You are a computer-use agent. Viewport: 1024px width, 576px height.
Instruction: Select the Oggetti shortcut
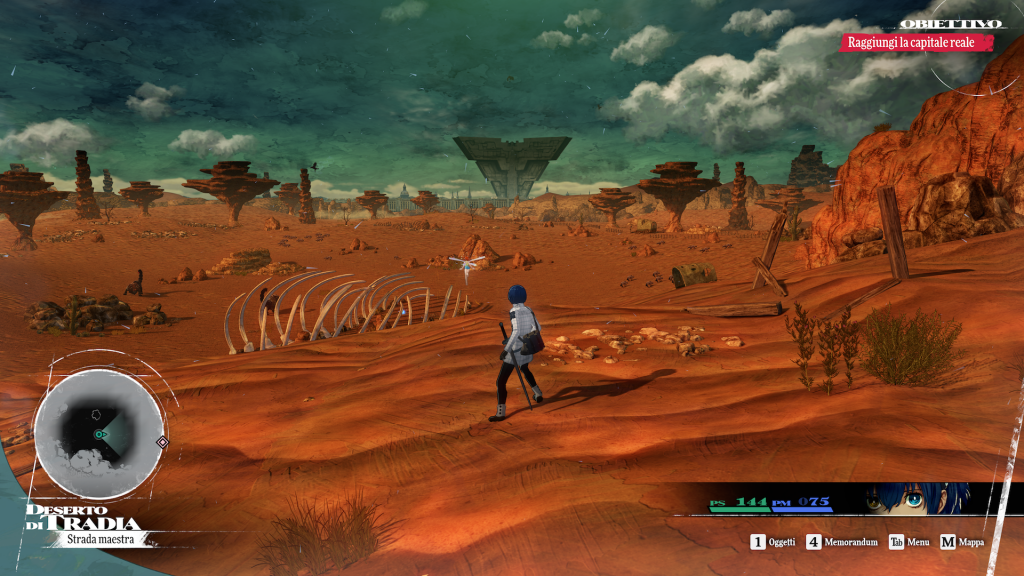[774, 542]
